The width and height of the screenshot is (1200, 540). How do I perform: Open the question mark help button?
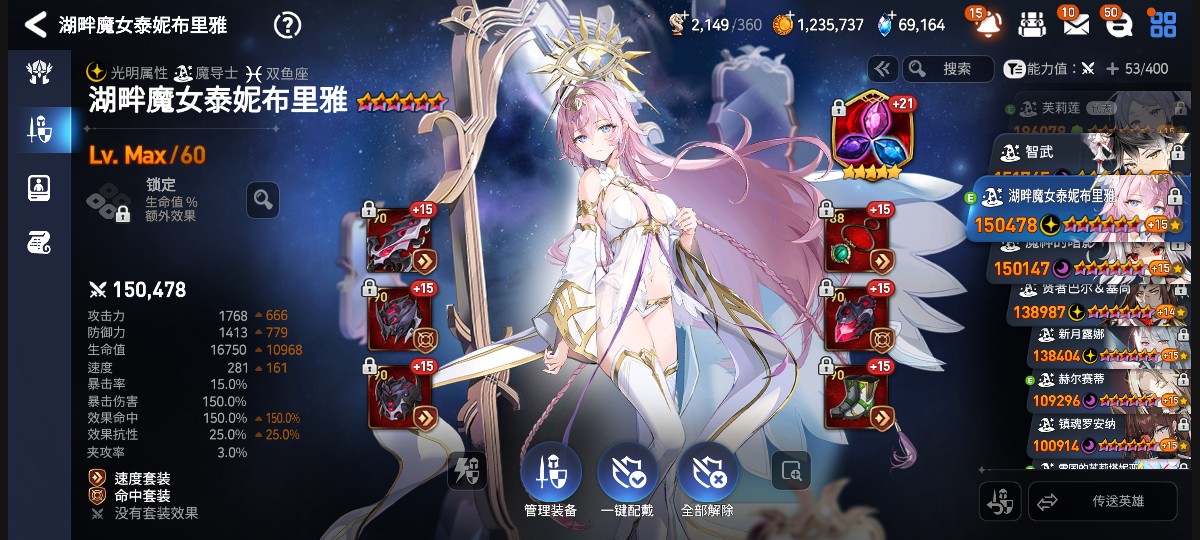click(287, 25)
